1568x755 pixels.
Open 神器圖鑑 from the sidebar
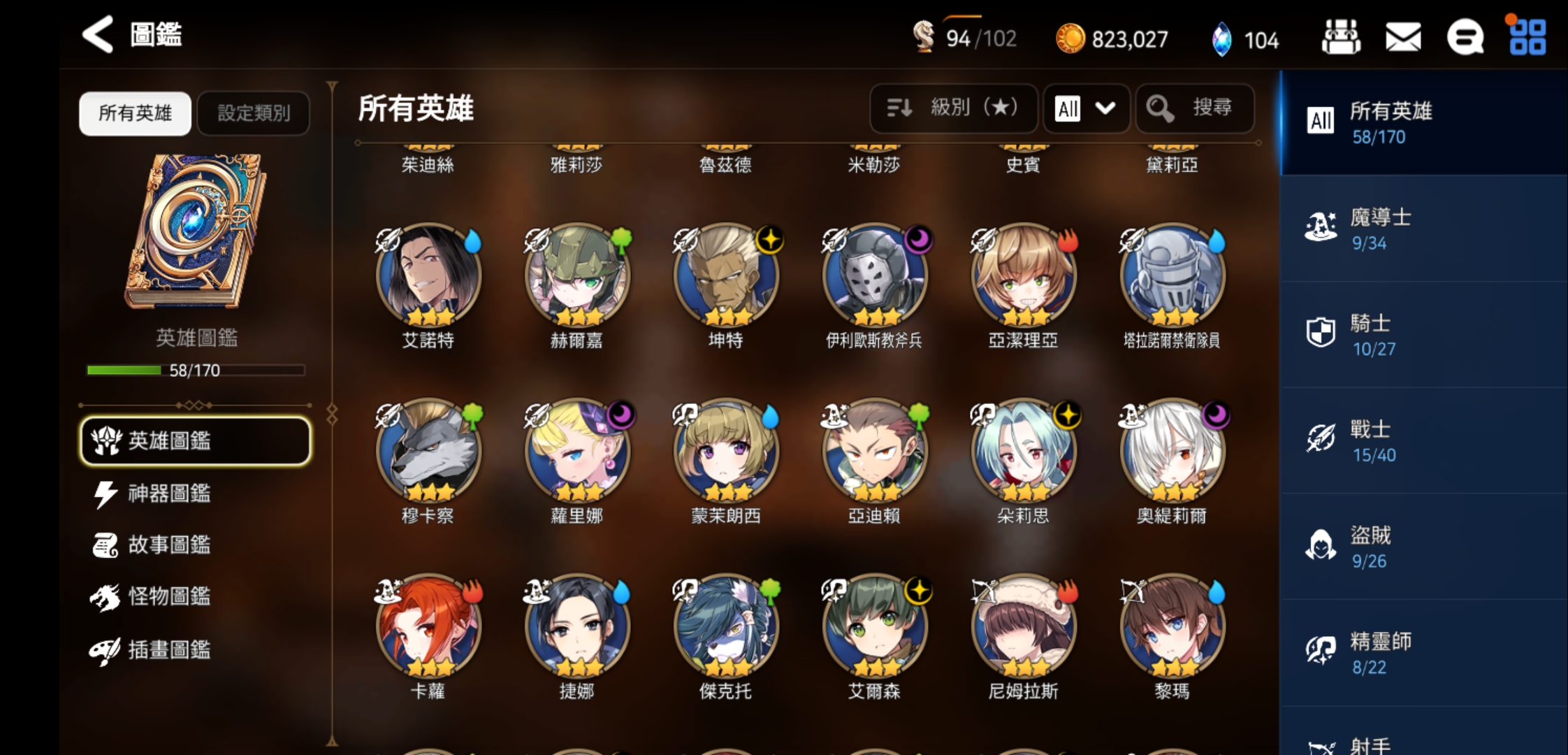(x=168, y=493)
